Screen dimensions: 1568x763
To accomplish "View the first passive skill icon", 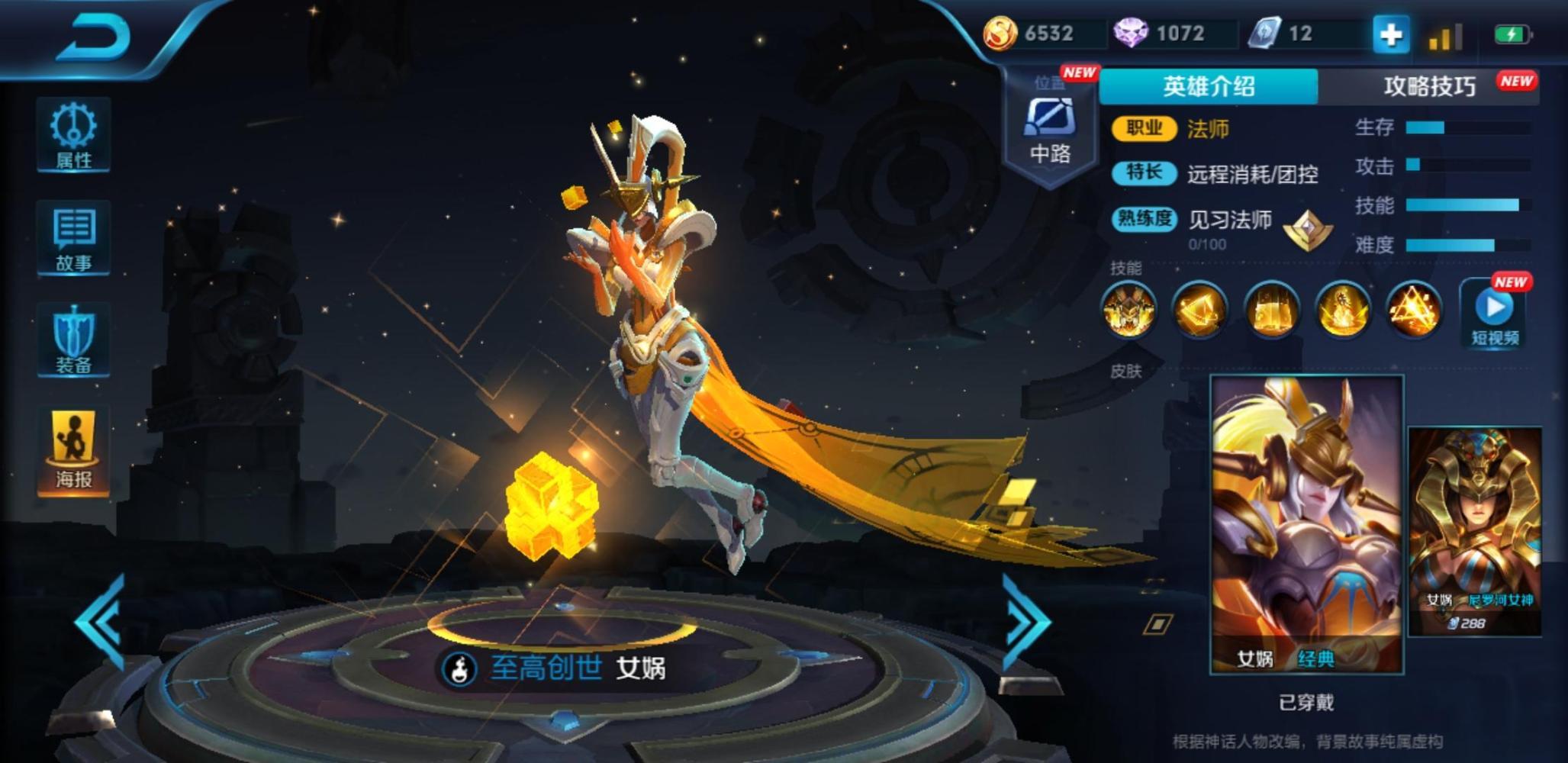I will (x=1128, y=309).
